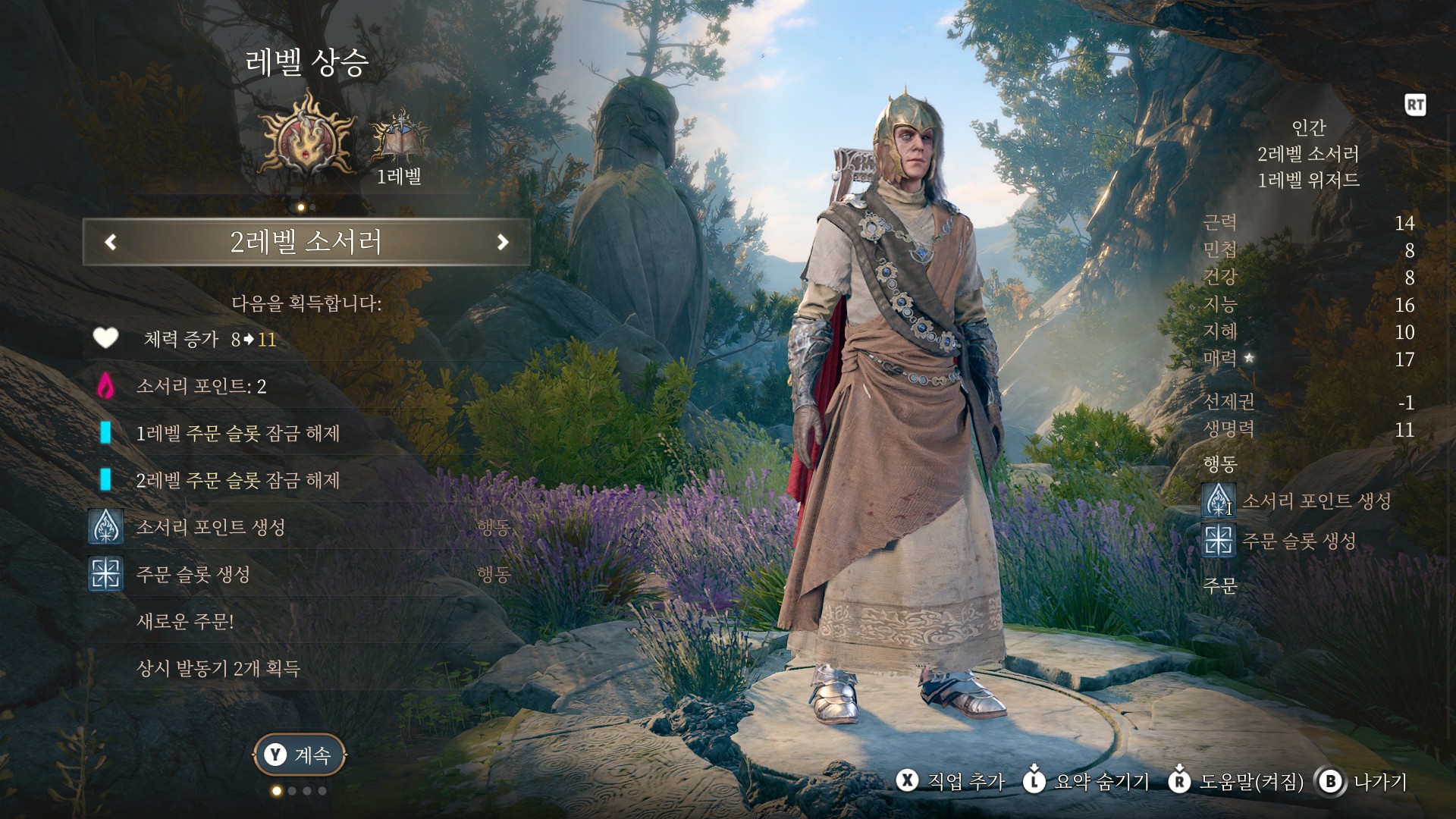Viewport: 1456px width, 819px height.
Task: Click 소서리 포인트 생성 icon in summary panel
Action: (x=1219, y=501)
